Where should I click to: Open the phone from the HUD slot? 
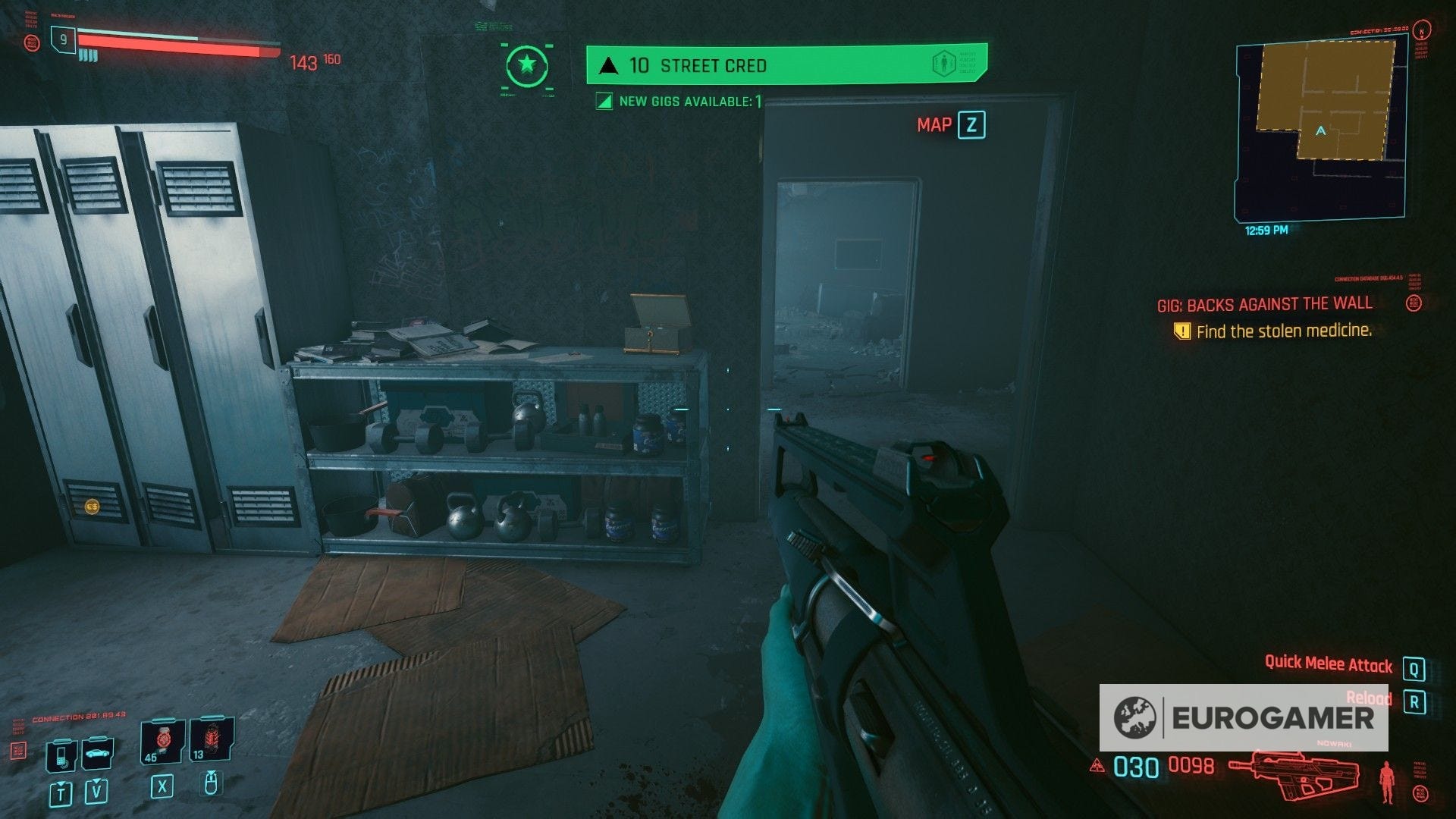point(61,755)
